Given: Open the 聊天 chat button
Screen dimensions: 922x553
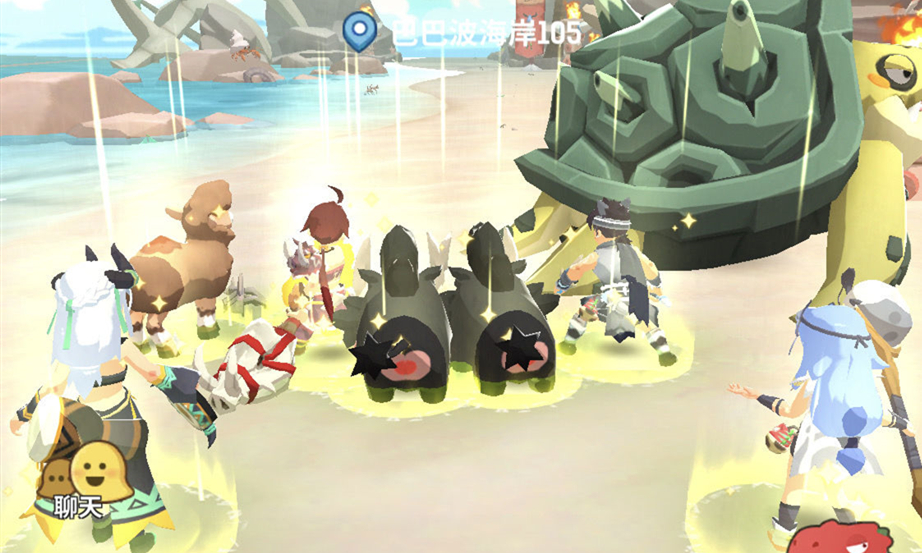Looking at the screenshot, I should pos(80,478).
